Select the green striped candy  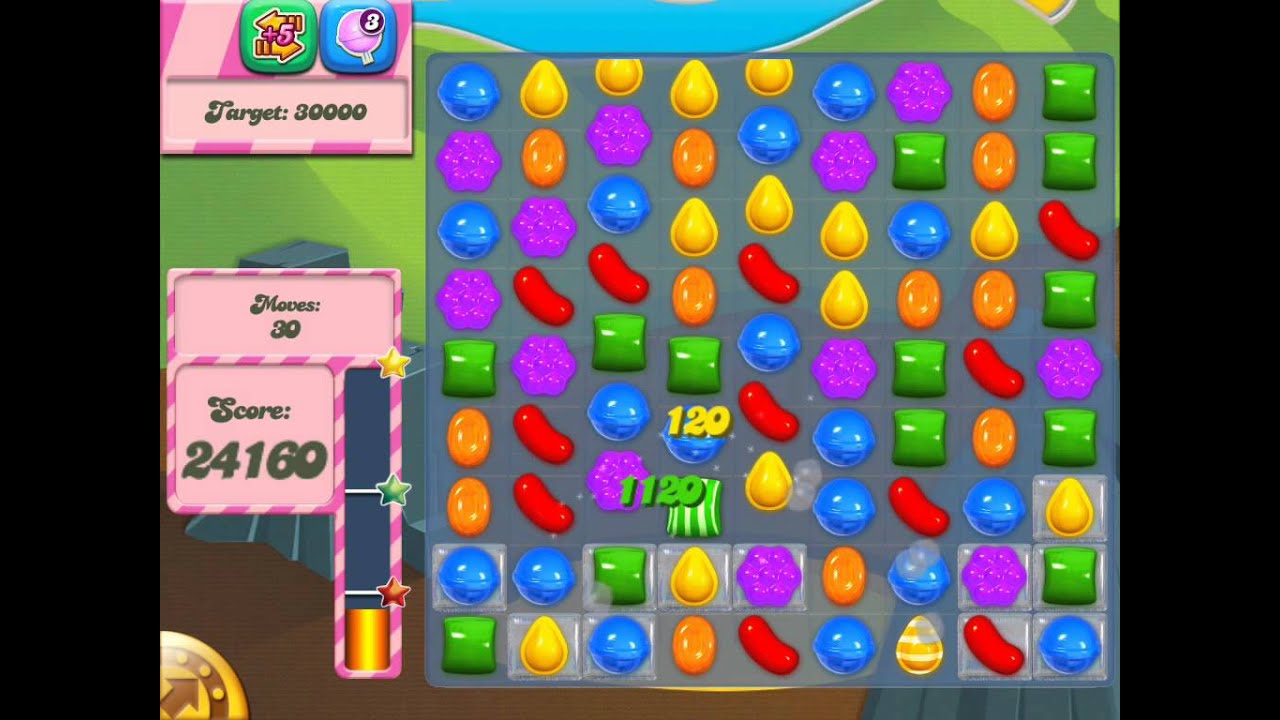point(694,507)
